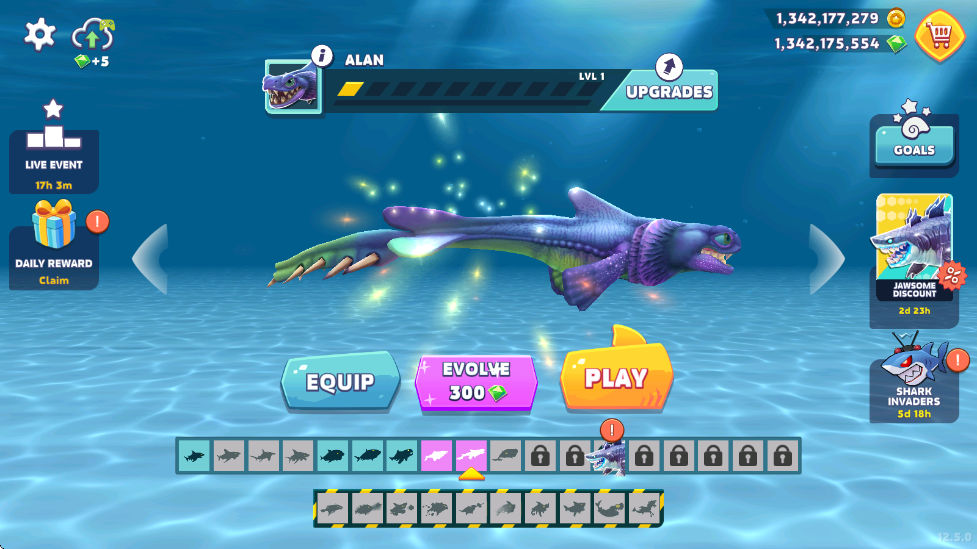Open the cloud save icon
This screenshot has height=549, width=977.
[93, 36]
